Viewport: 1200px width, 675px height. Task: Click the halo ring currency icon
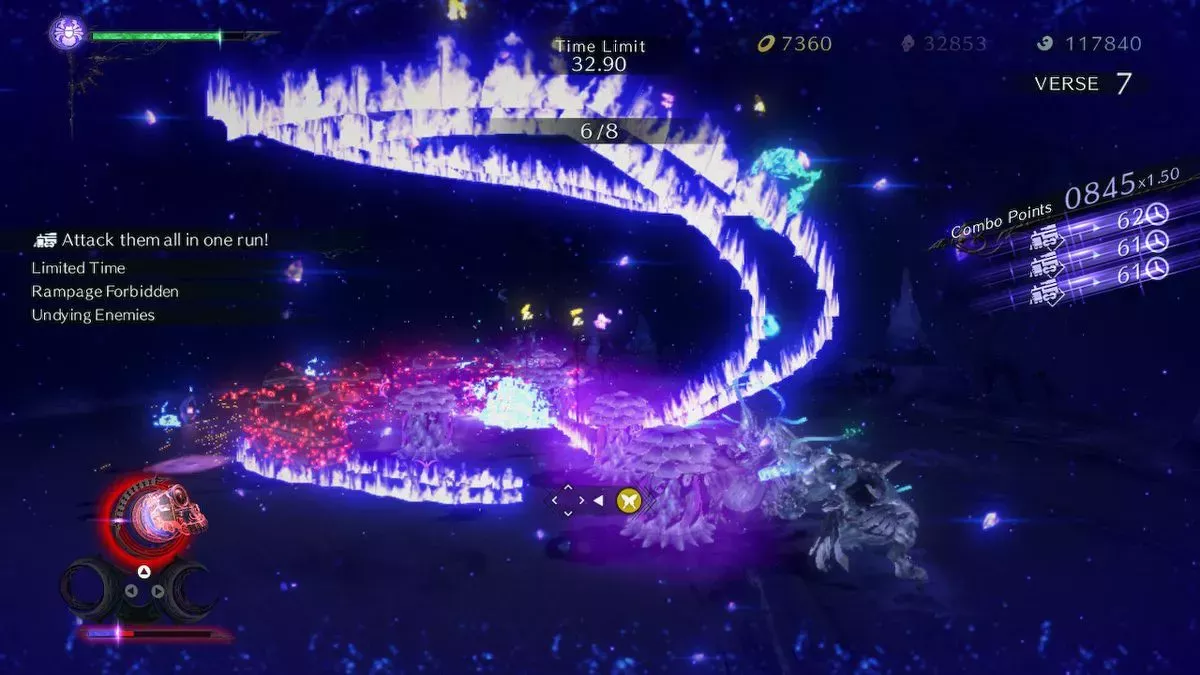767,44
